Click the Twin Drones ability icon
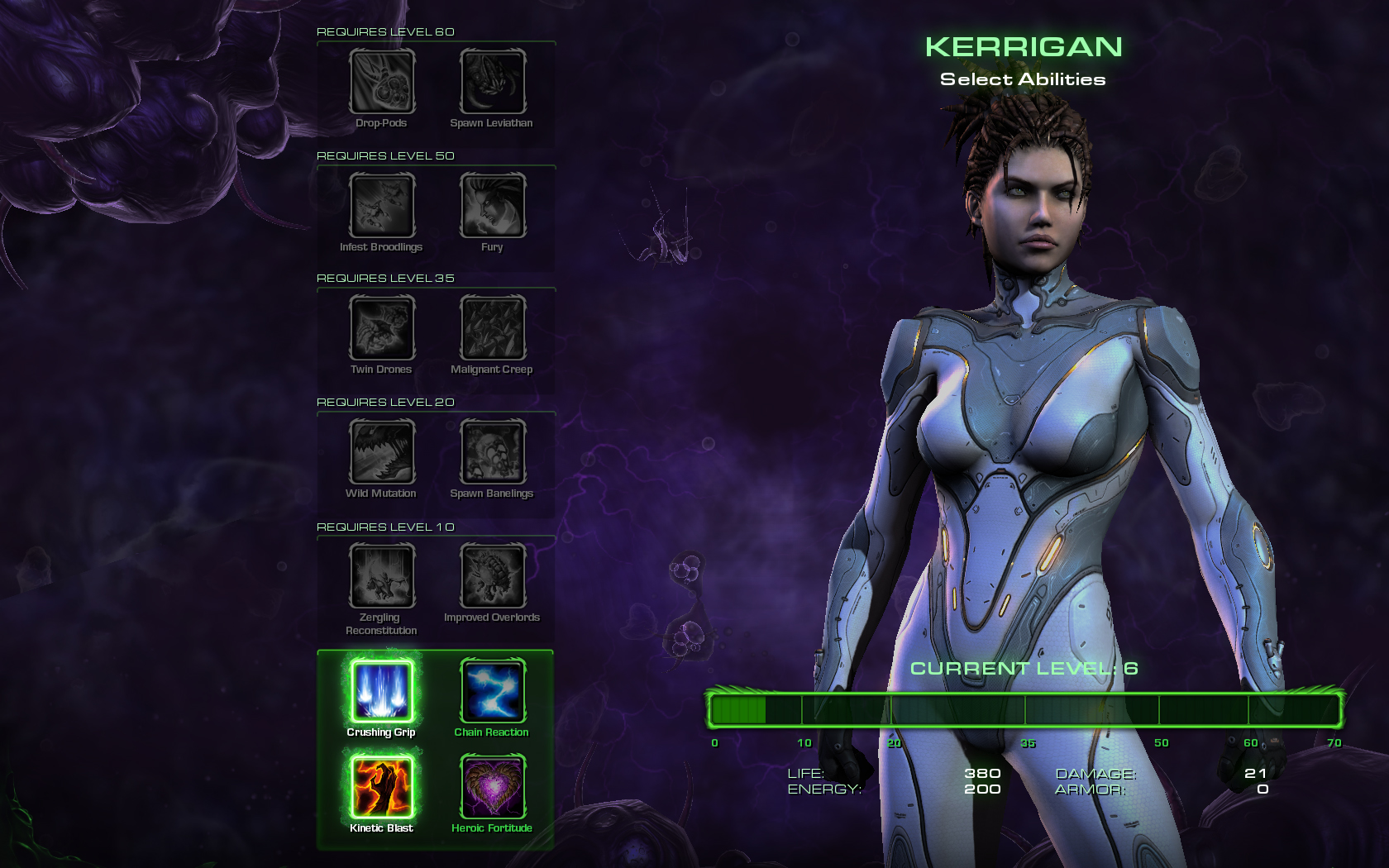Viewport: 1389px width, 868px height. (x=381, y=327)
